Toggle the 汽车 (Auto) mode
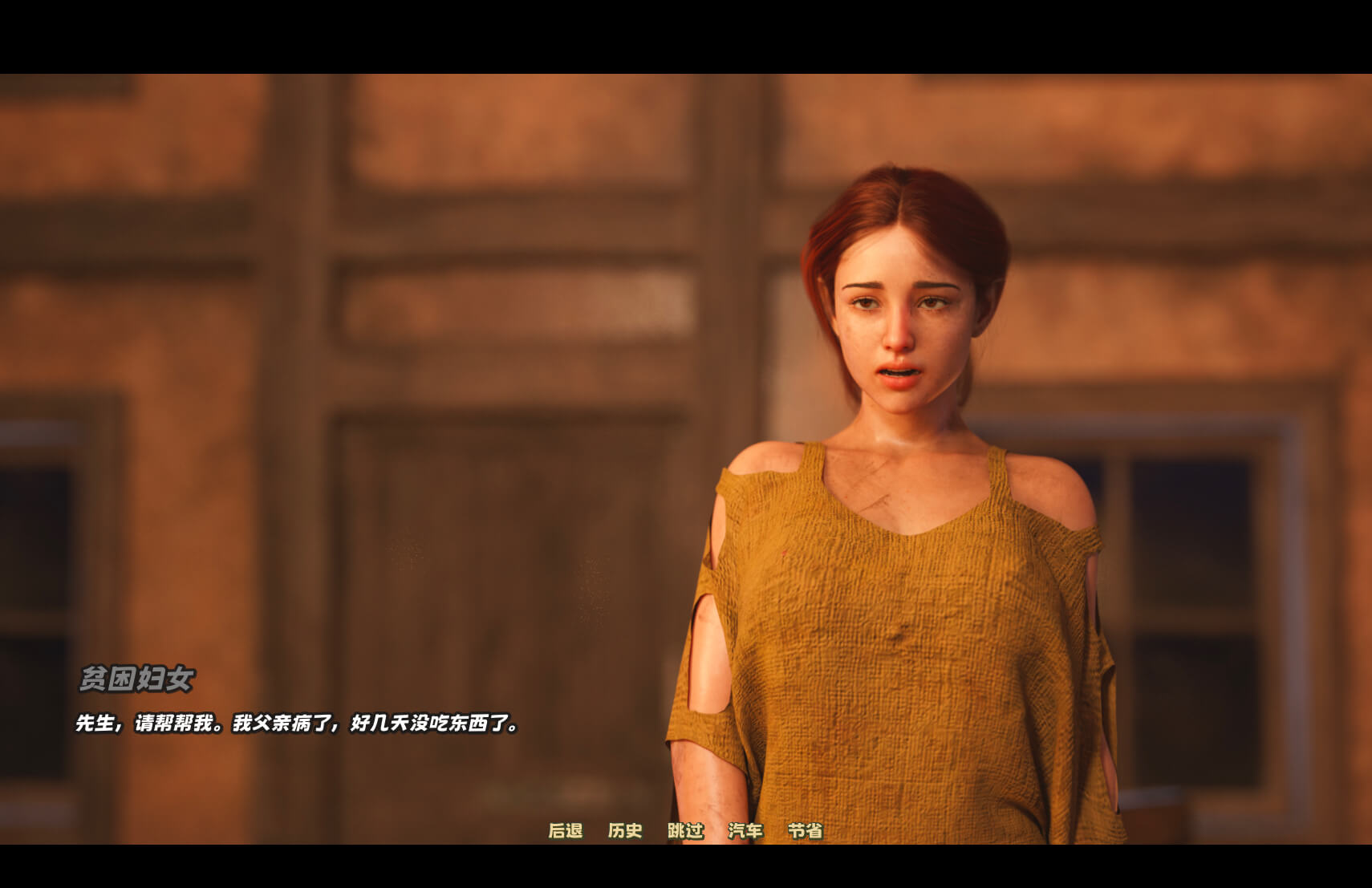Image resolution: width=1372 pixels, height=888 pixels. point(745,831)
